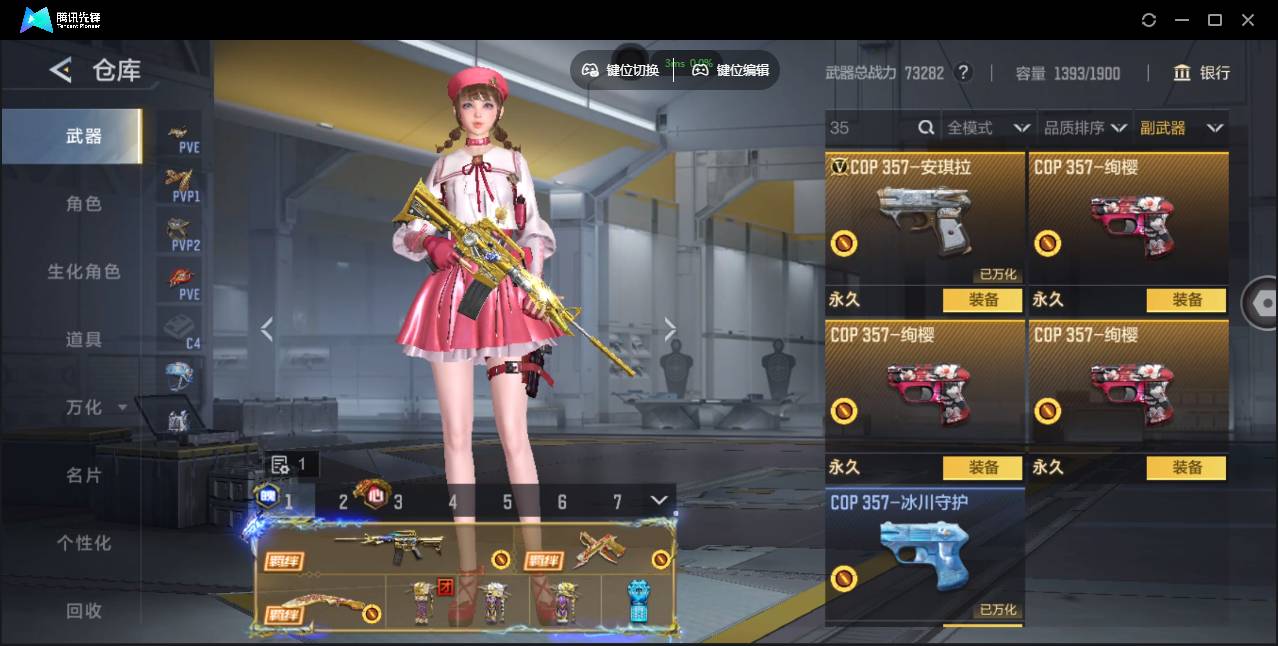The image size is (1278, 646).
Task: Click the search magnifier icon
Action: click(926, 127)
